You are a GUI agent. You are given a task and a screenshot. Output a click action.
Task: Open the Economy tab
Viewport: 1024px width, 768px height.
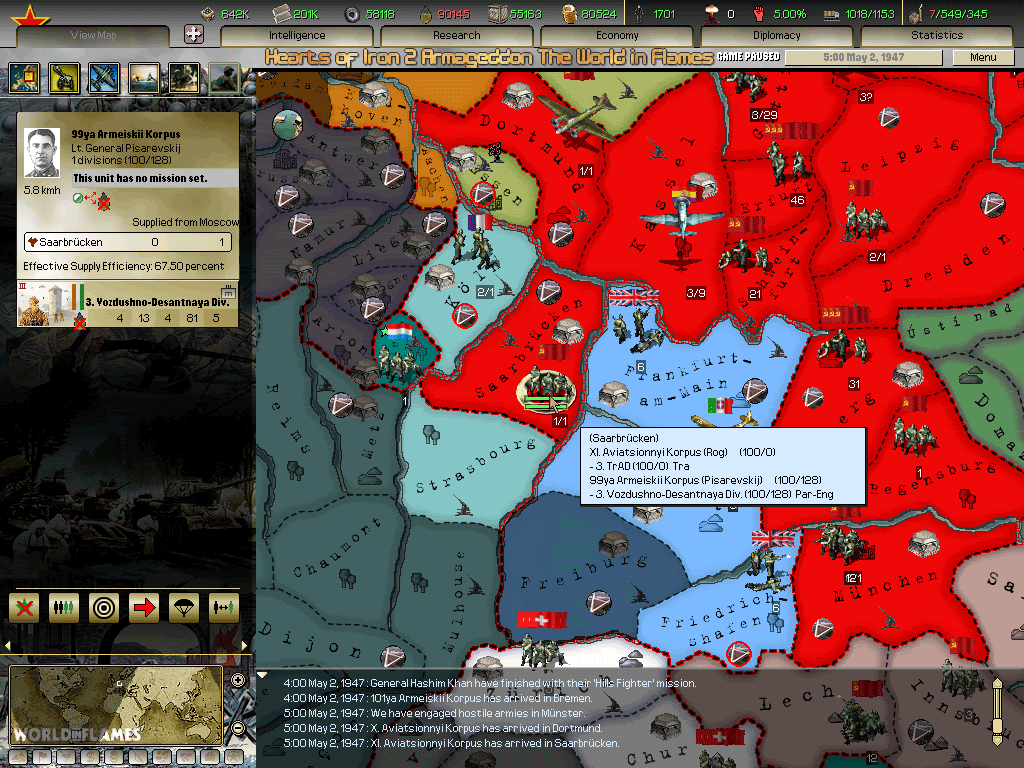pos(617,35)
